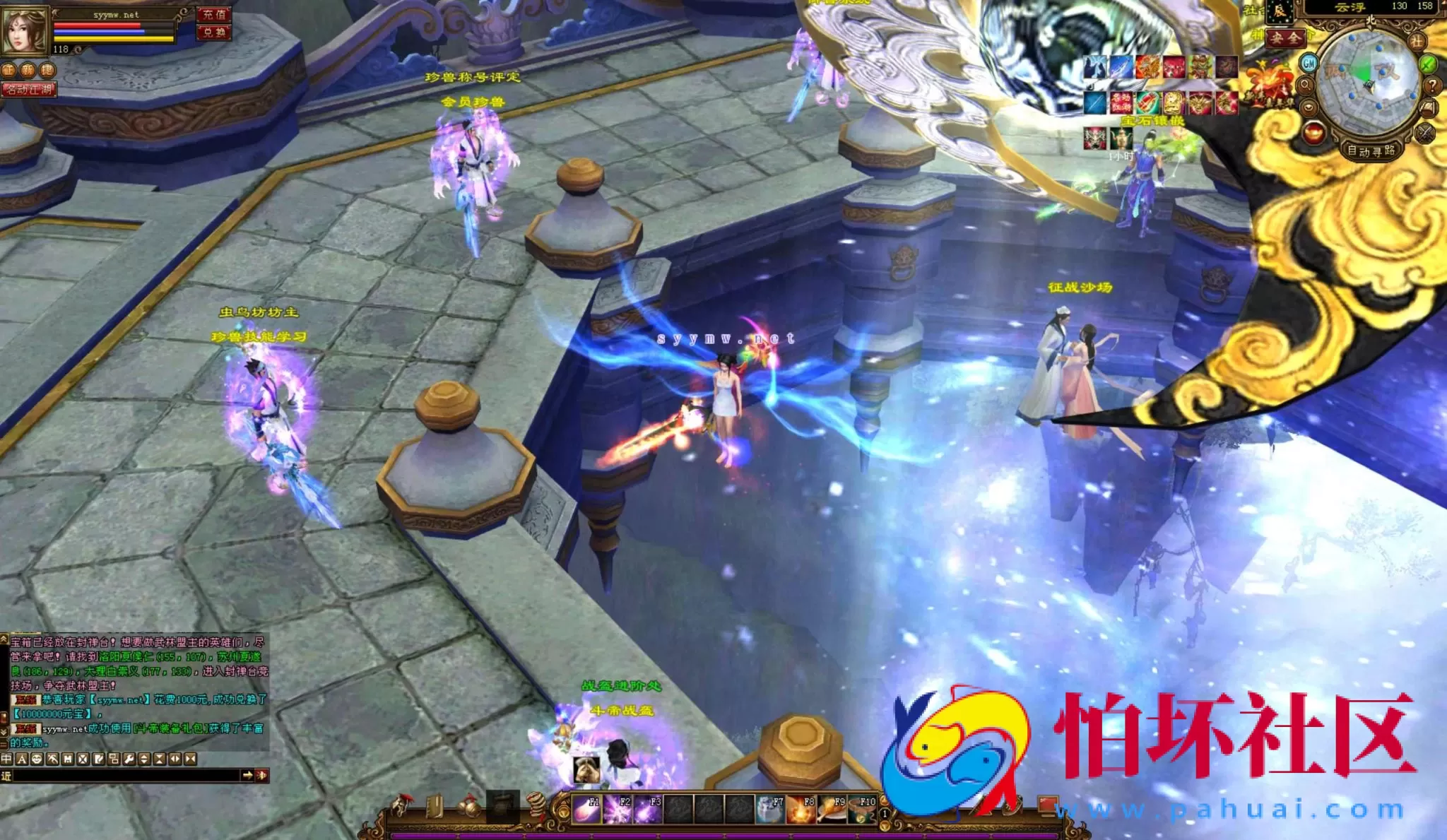Click the eye icon below the minimap magnifier
Screen dimensions: 1447x840
1308,107
